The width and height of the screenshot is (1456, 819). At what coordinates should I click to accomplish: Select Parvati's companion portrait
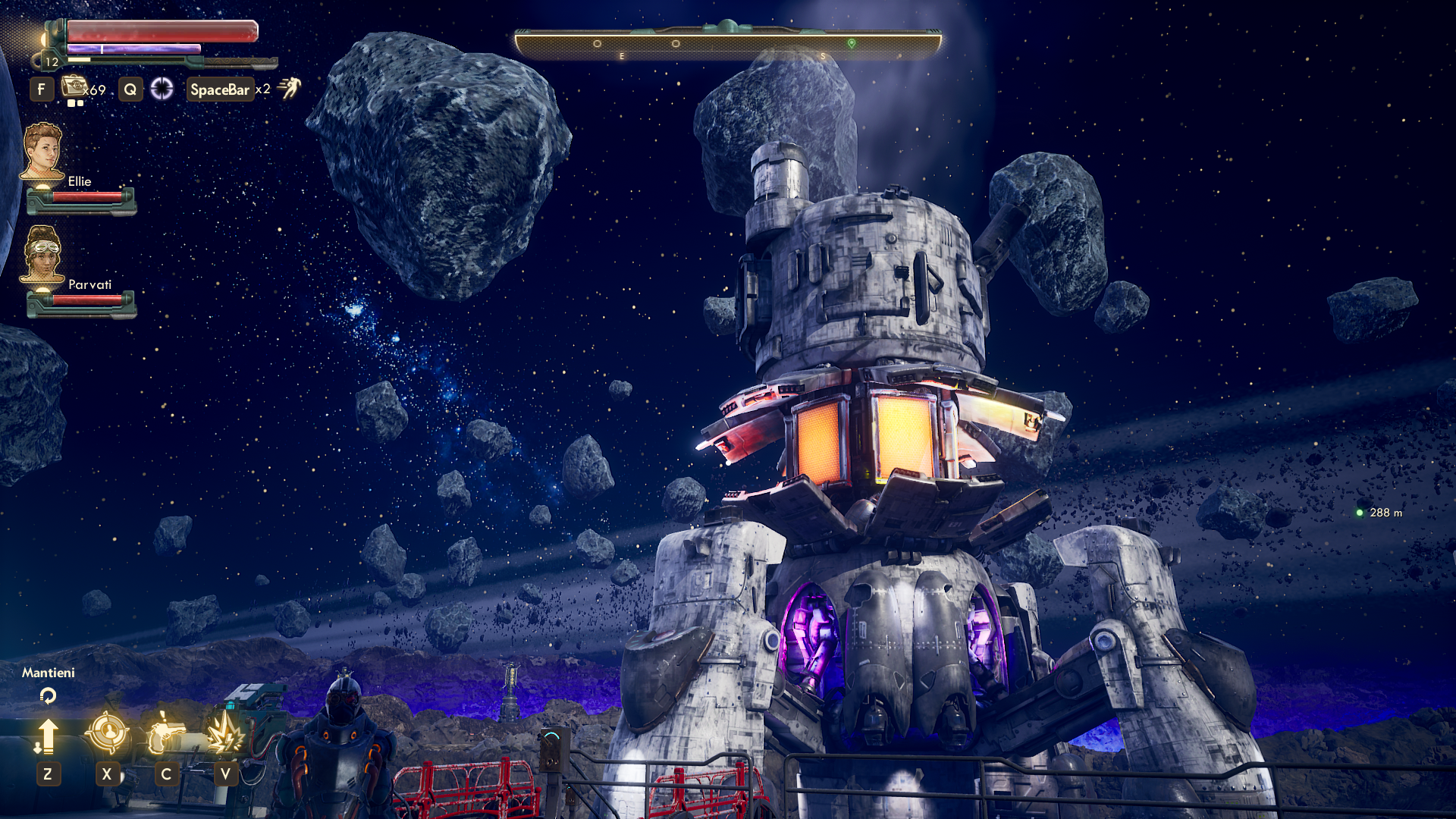[42, 254]
